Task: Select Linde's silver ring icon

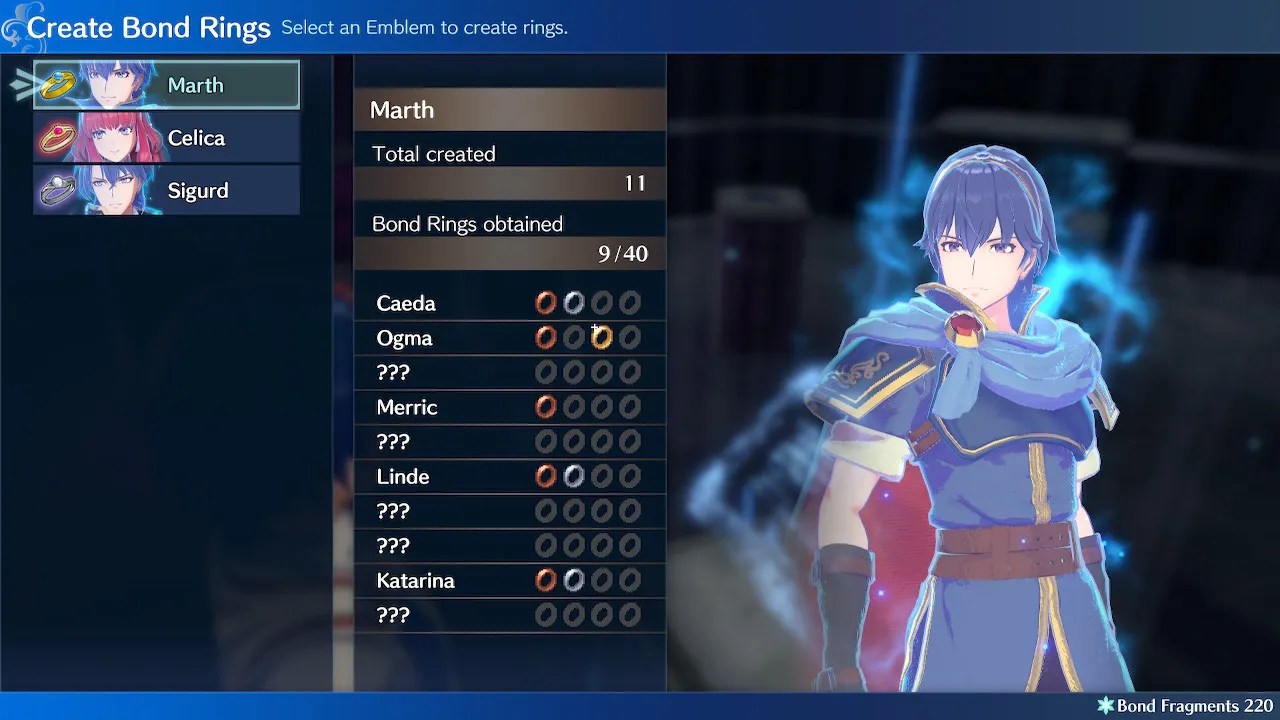Action: 573,476
